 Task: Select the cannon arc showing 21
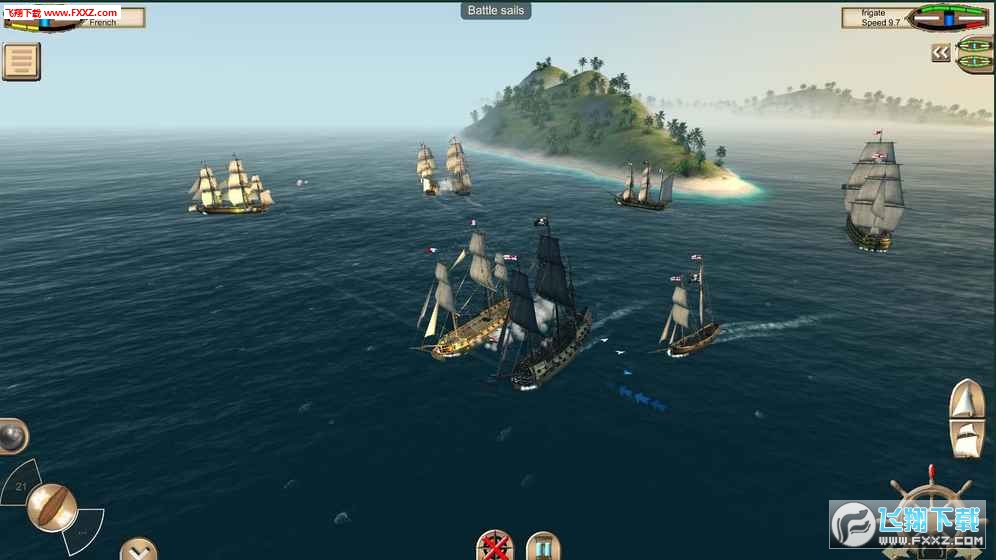tap(18, 485)
